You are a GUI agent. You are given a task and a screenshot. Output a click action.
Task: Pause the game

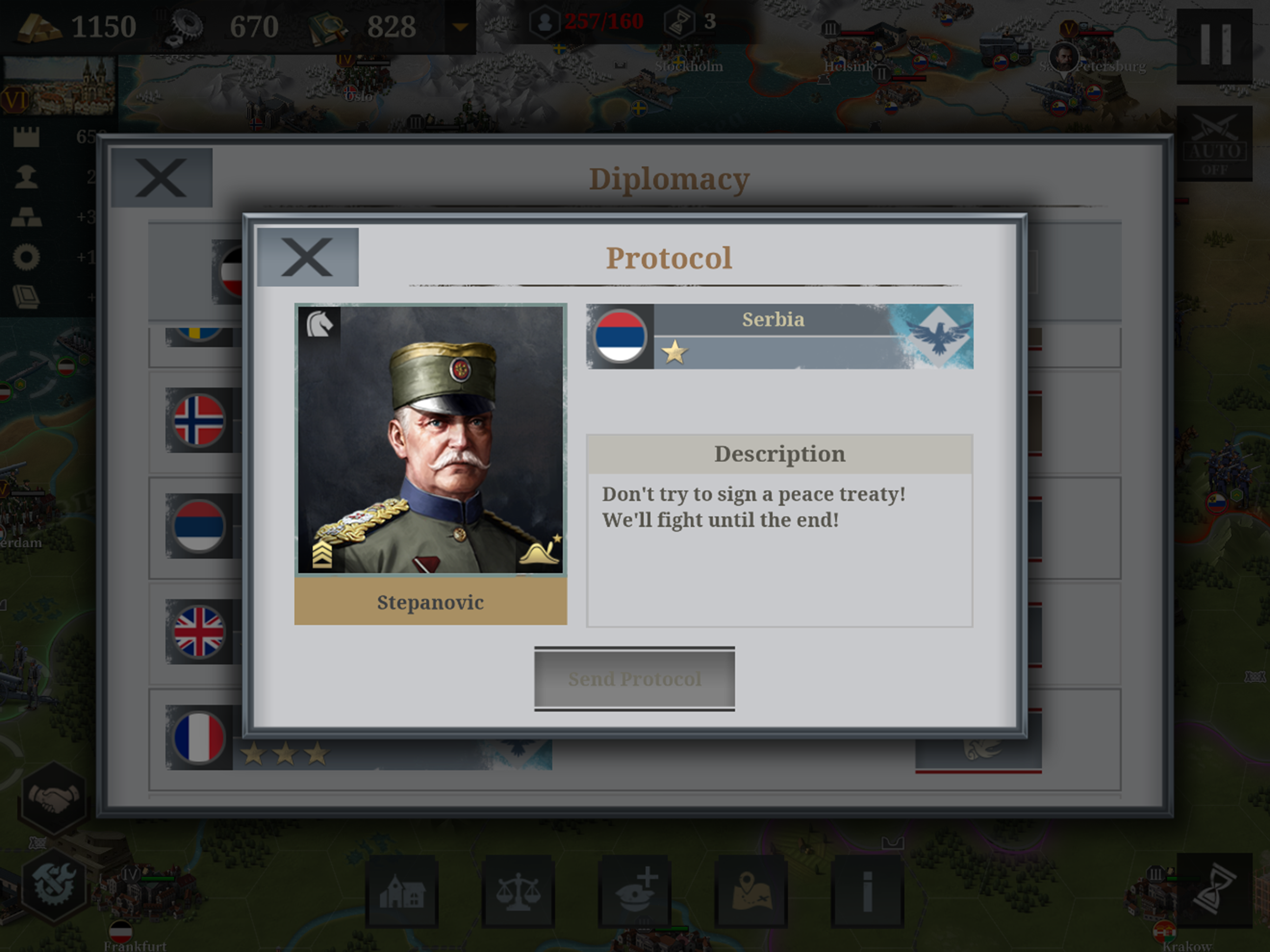(x=1215, y=46)
